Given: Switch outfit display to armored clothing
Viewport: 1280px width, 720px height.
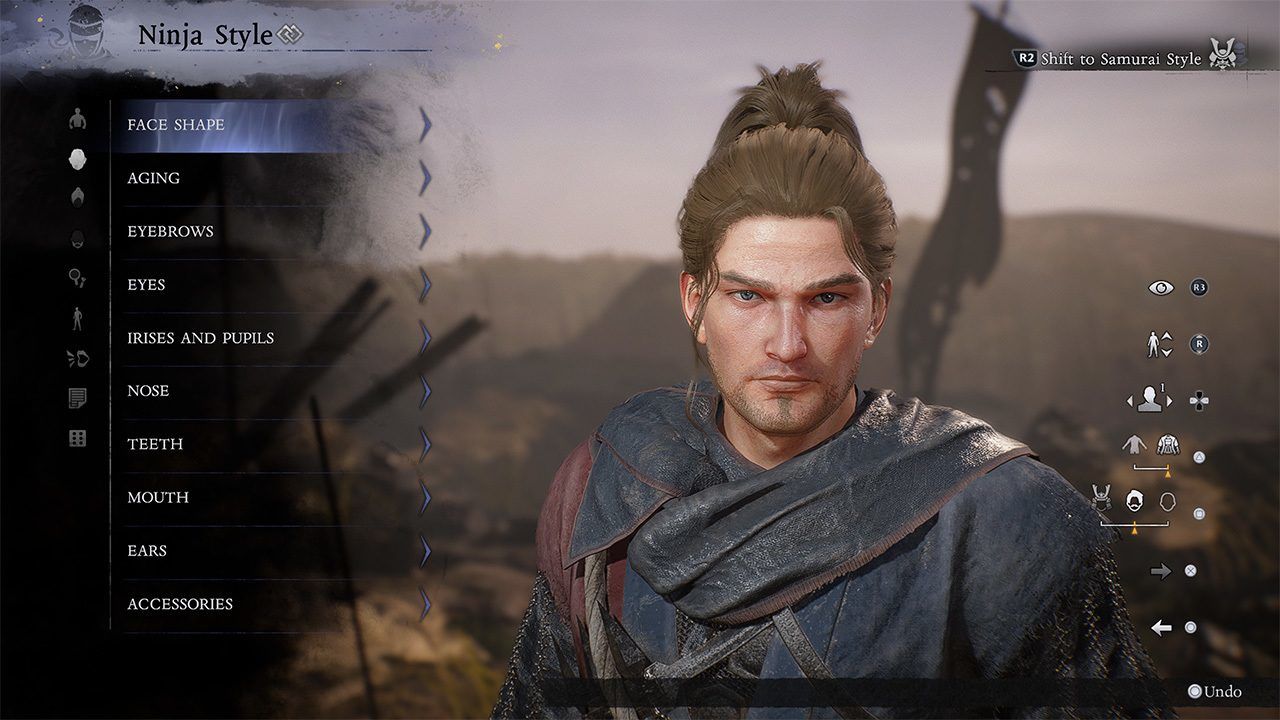Looking at the screenshot, I should [x=1166, y=446].
